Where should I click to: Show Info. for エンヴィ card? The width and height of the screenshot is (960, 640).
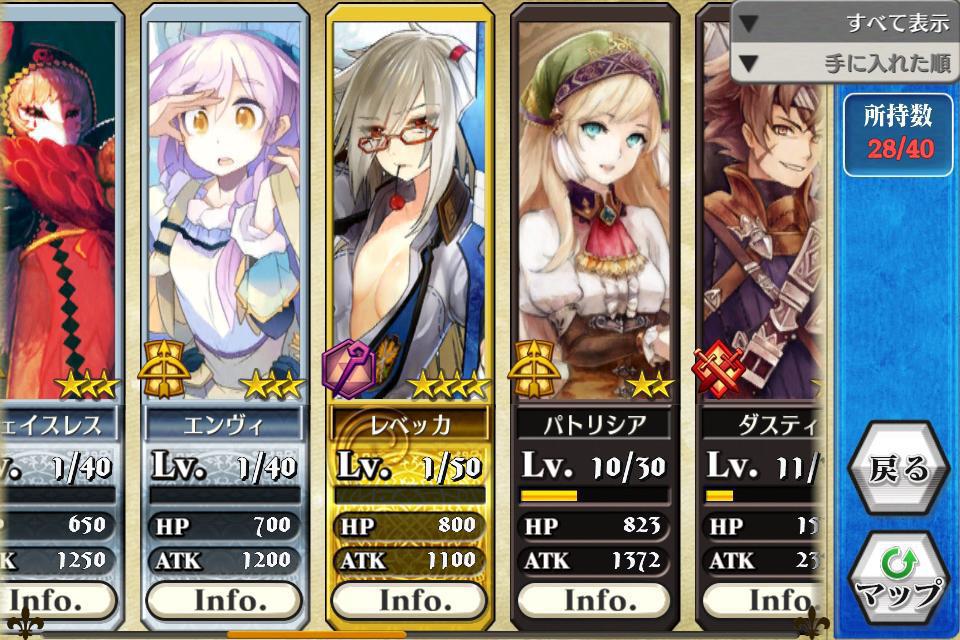[224, 600]
